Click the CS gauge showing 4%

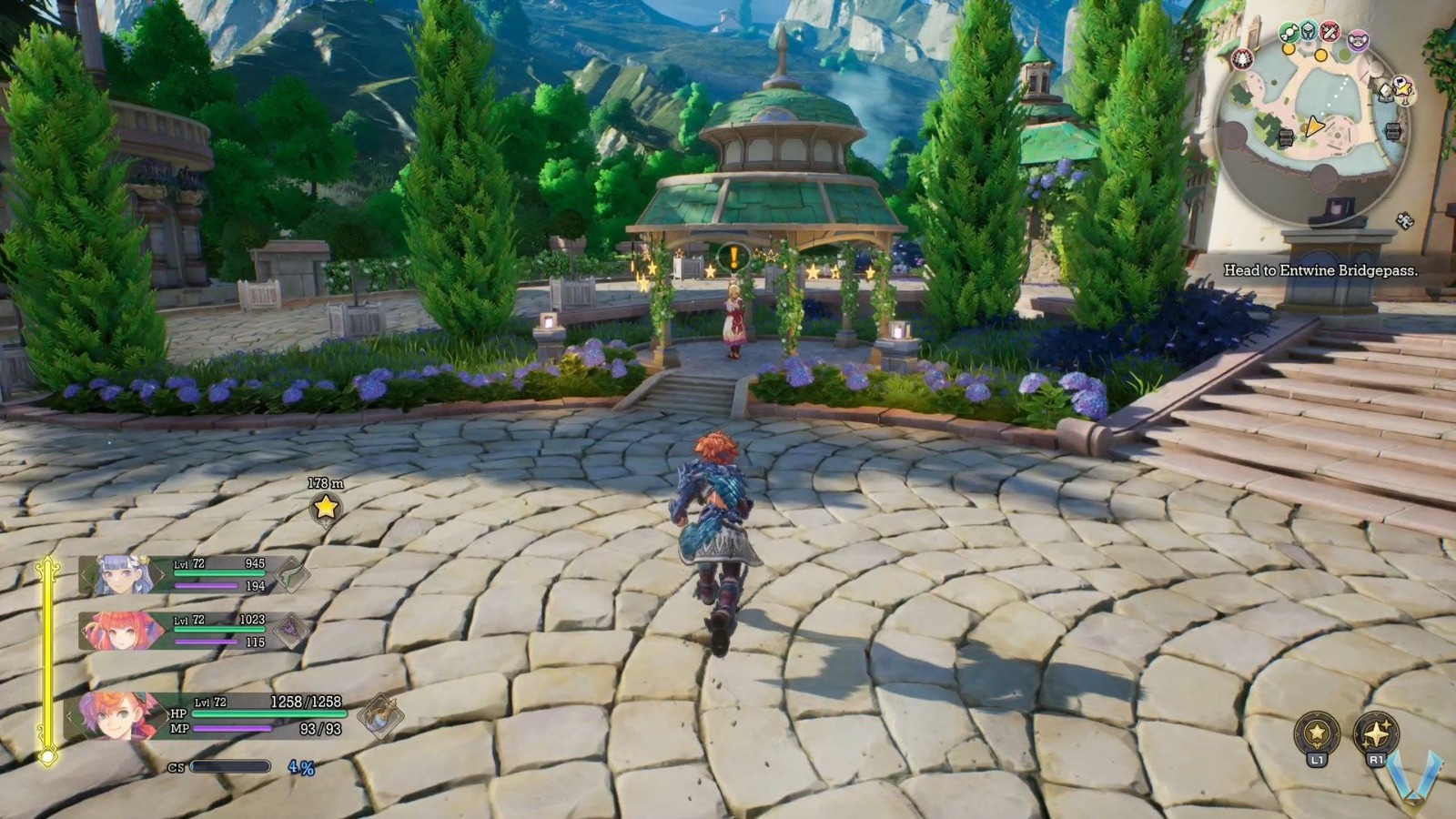[228, 768]
